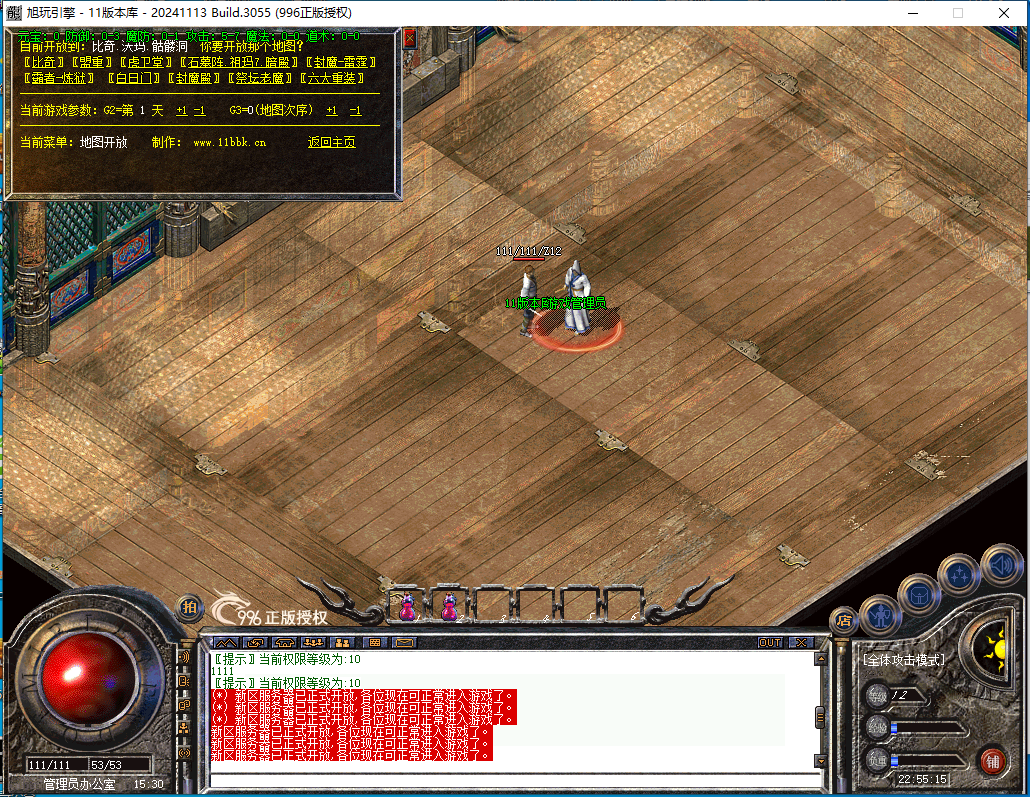Click the red 铺 stall button
Image resolution: width=1030 pixels, height=797 pixels.
pos(991,760)
